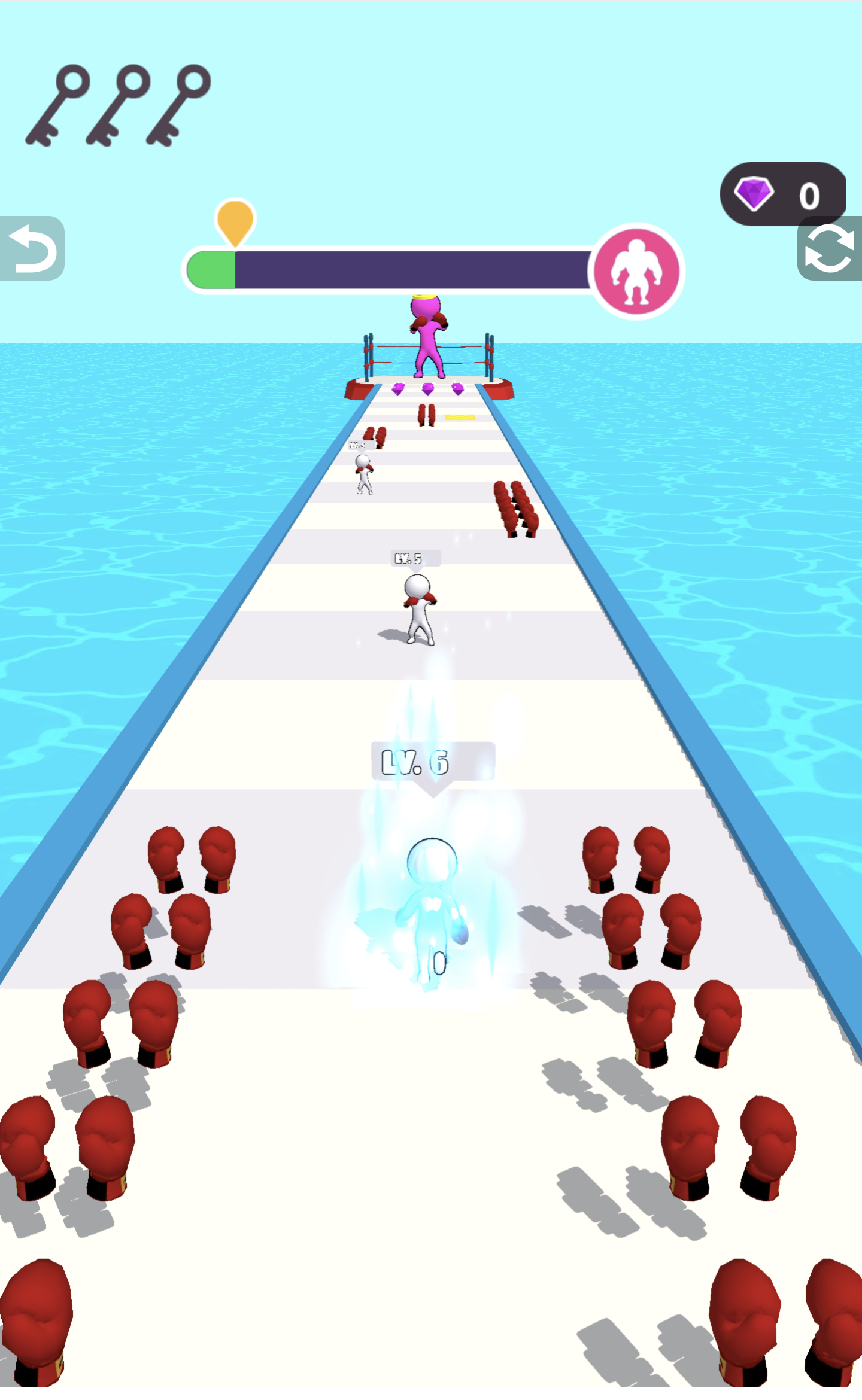Click the restart/refresh button
This screenshot has height=1400, width=862.
(829, 248)
